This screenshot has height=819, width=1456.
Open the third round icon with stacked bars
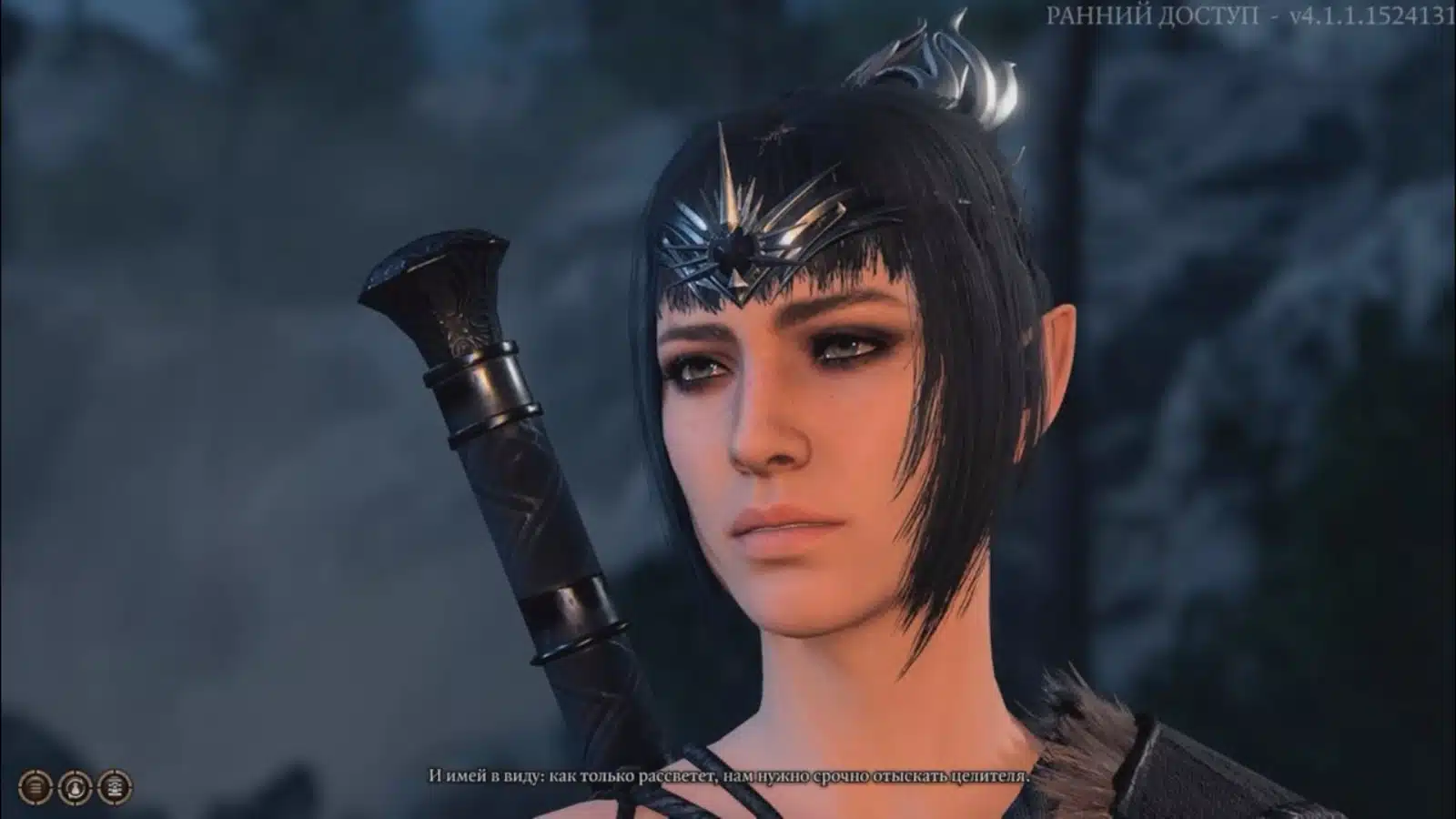click(115, 786)
